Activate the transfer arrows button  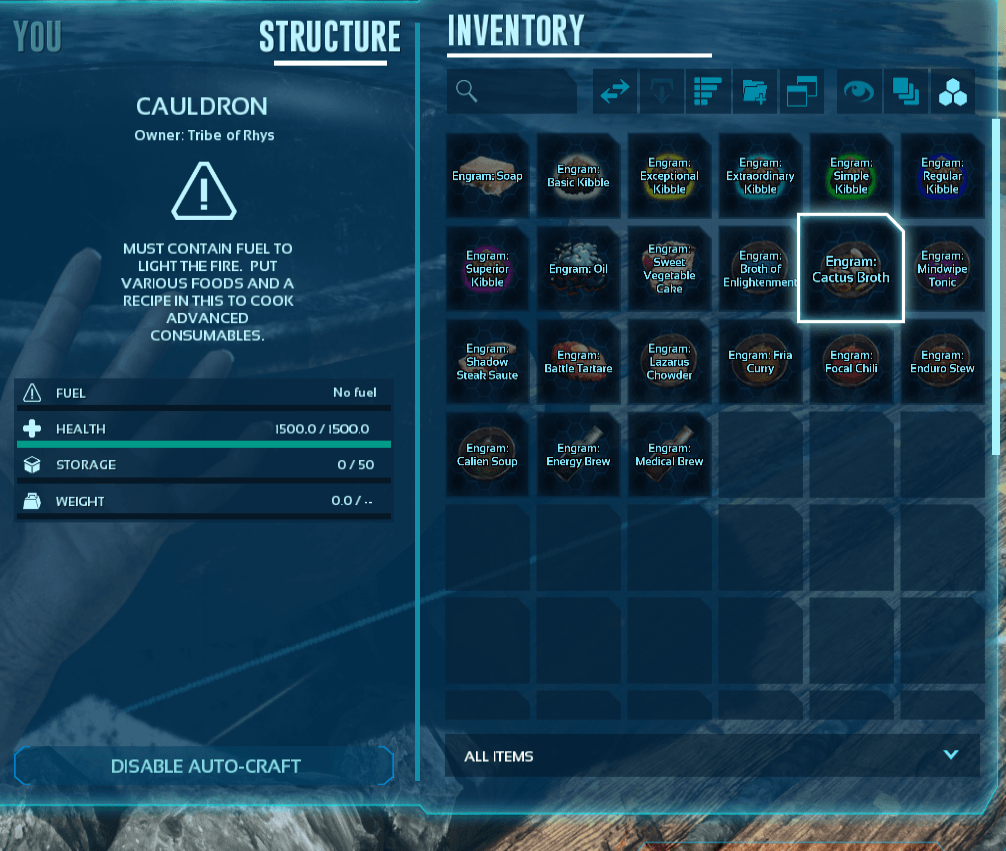(614, 92)
